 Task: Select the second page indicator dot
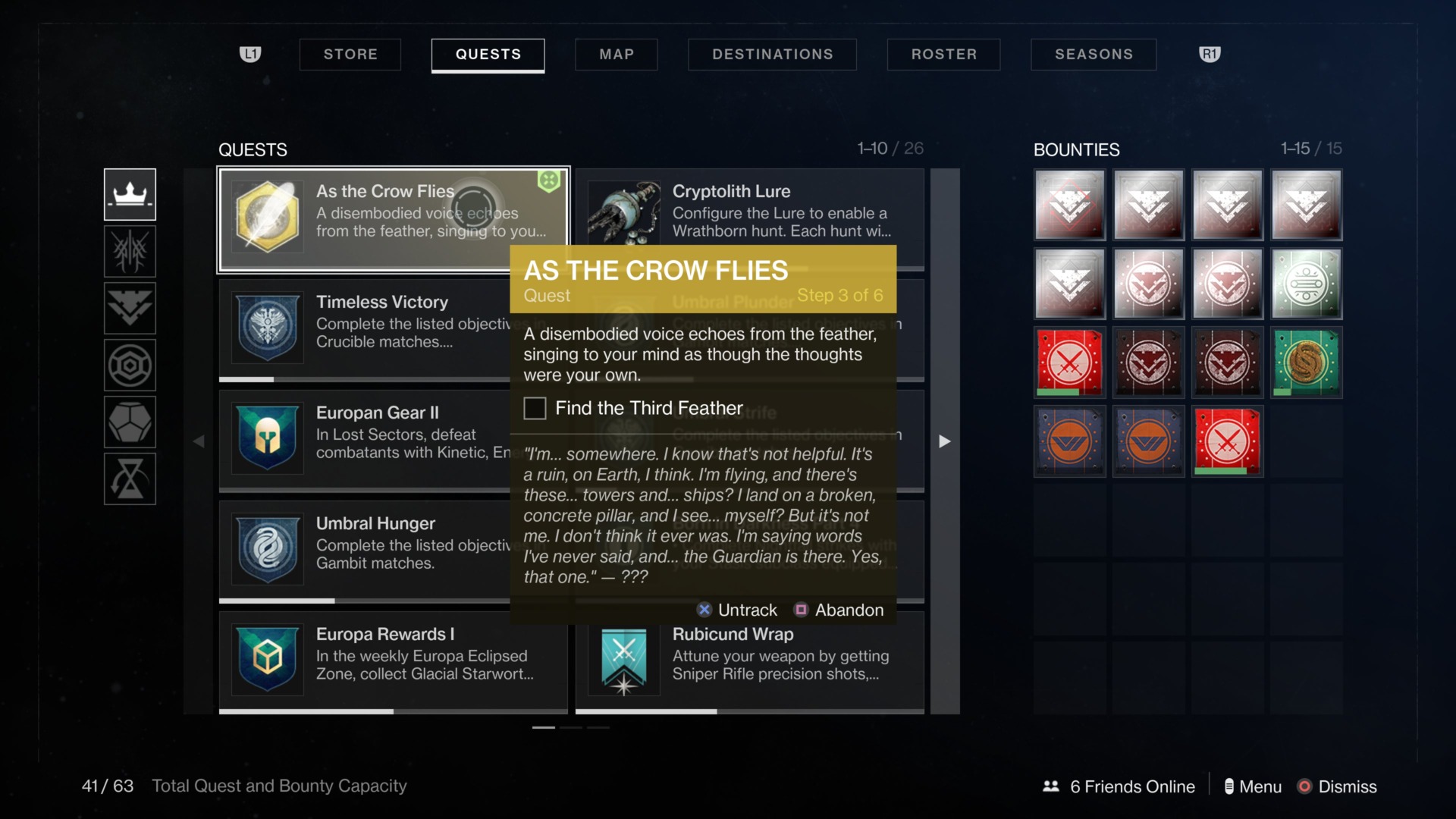tap(570, 726)
